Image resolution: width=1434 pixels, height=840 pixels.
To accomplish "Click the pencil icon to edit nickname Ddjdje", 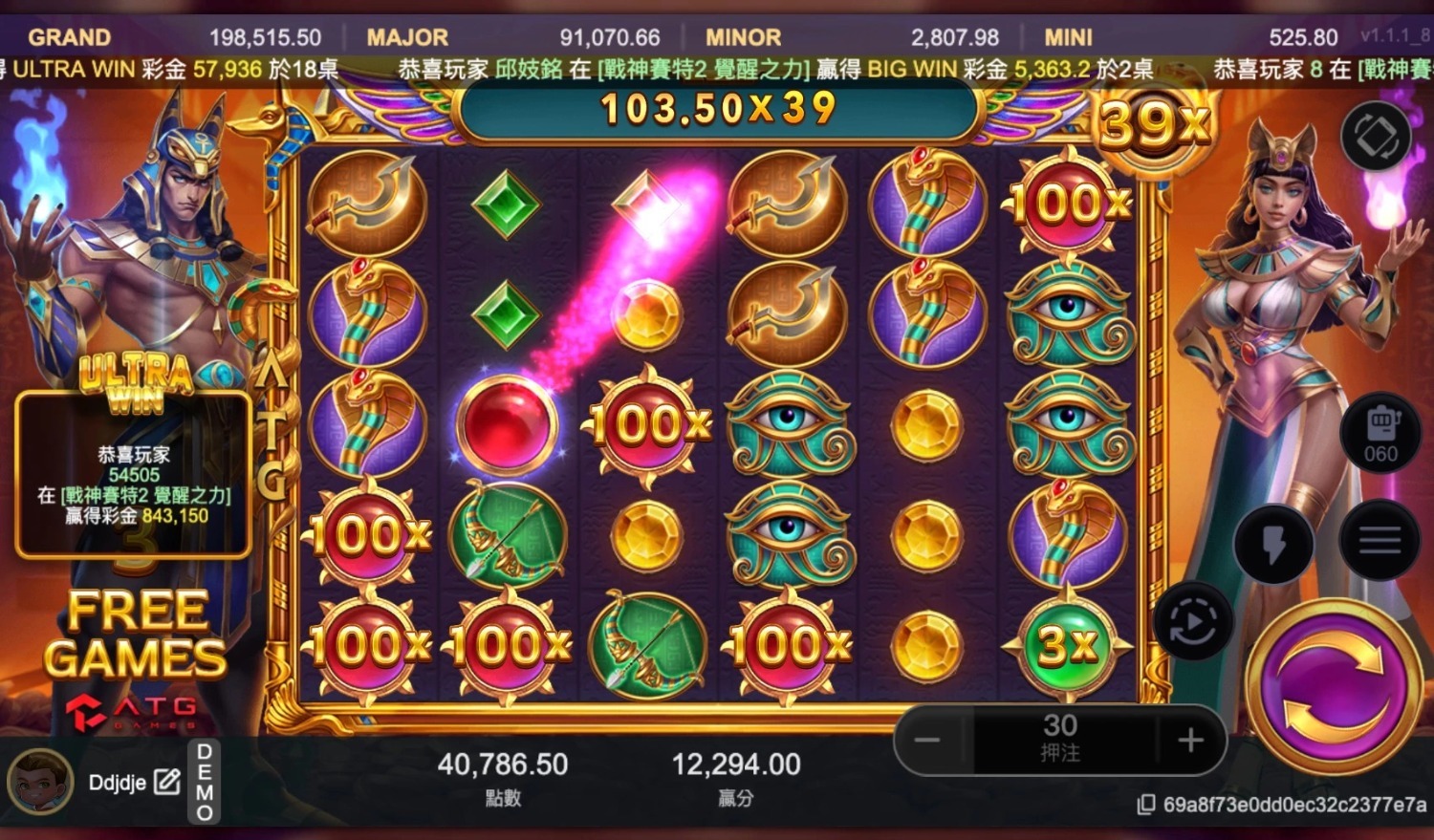I will pyautogui.click(x=168, y=782).
